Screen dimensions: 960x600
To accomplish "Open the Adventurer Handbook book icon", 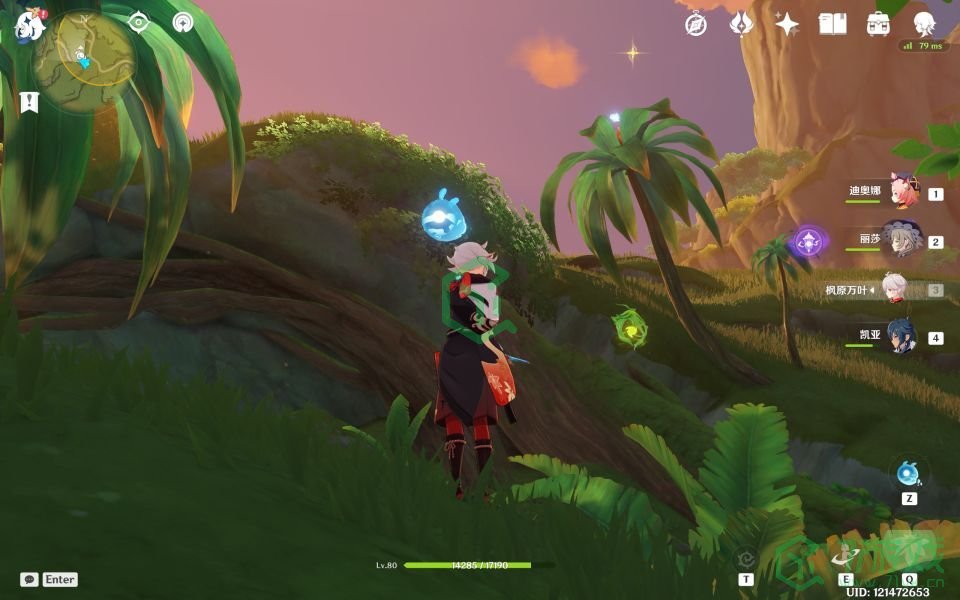I will (x=832, y=24).
